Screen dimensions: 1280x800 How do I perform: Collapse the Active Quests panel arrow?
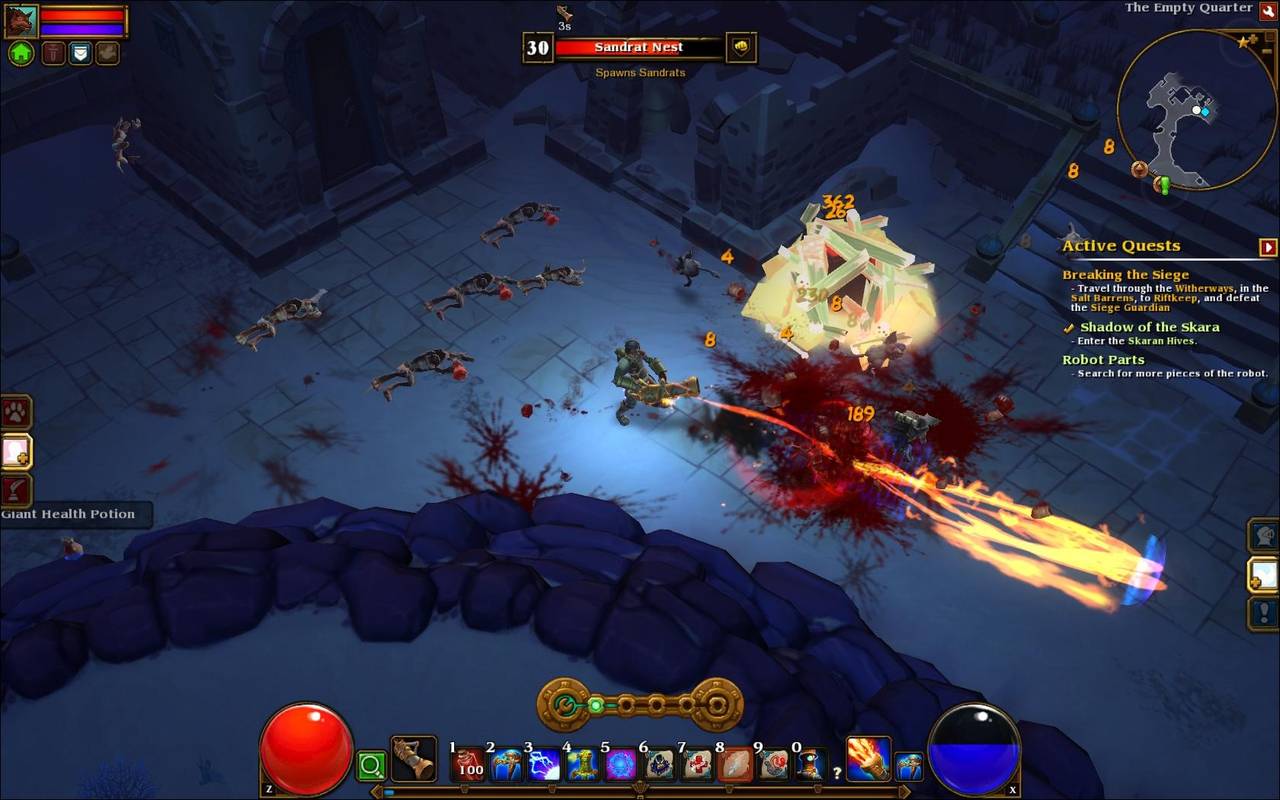tap(1268, 247)
